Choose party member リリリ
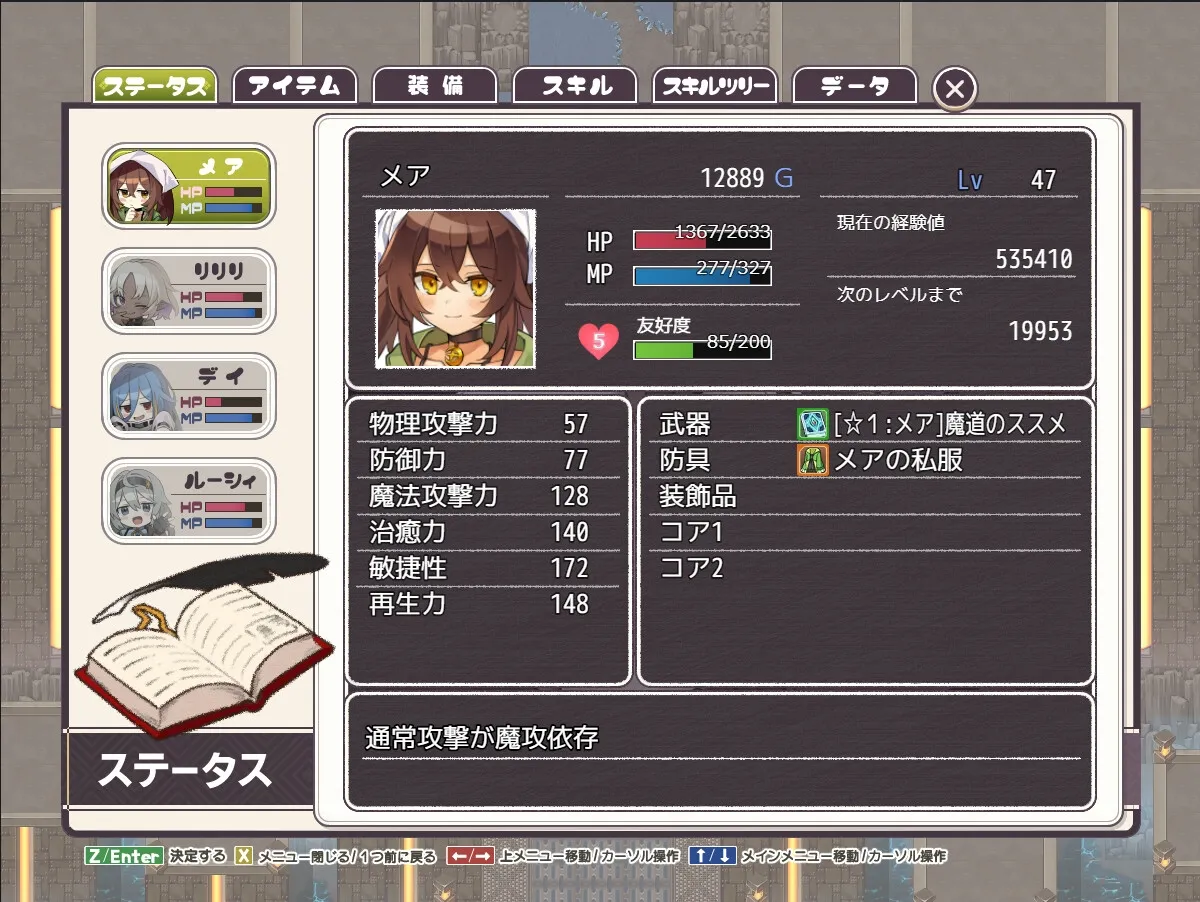This screenshot has width=1200, height=902. tap(189, 291)
